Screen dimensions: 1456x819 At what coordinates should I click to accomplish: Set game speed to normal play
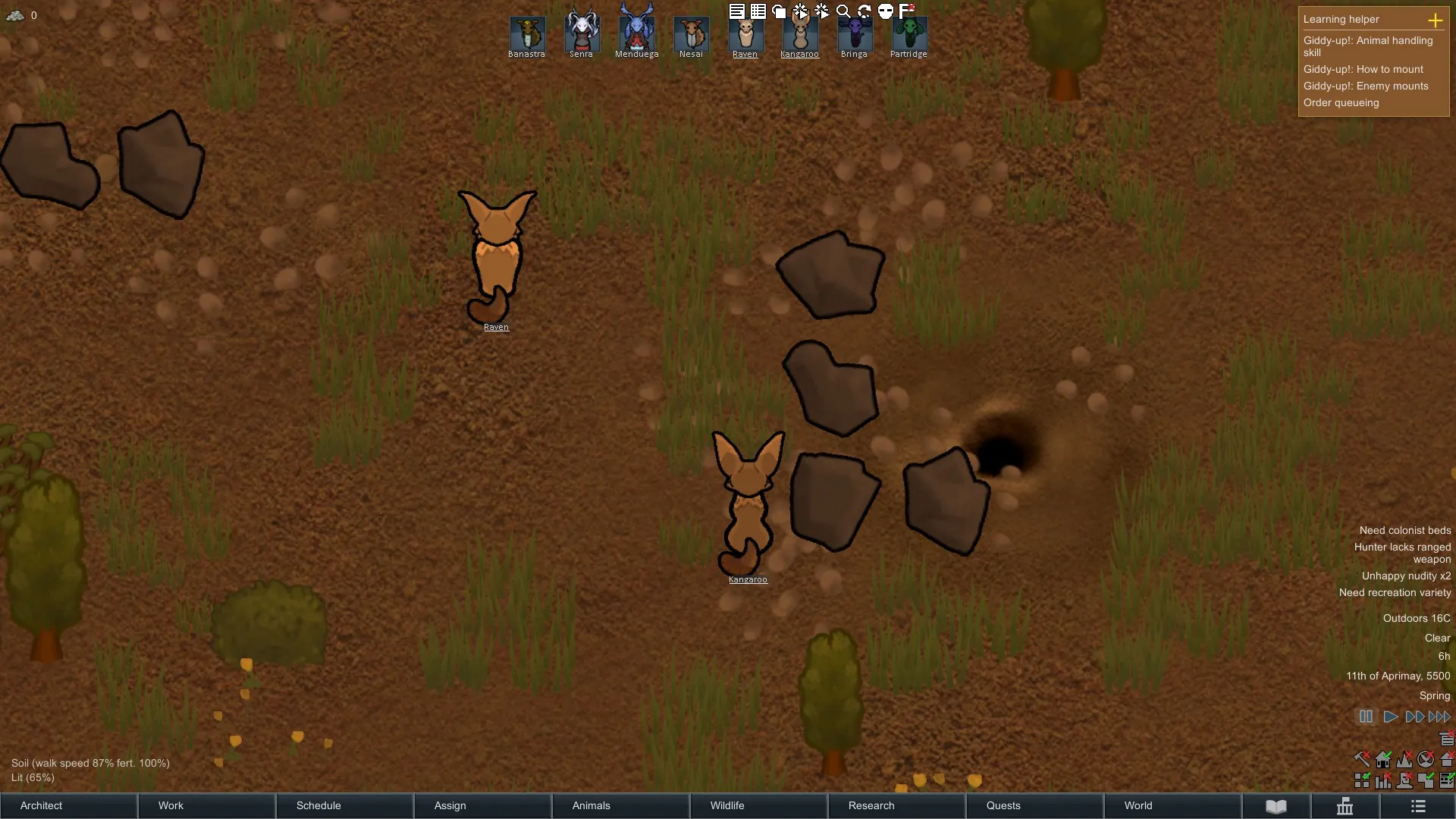tap(1390, 717)
